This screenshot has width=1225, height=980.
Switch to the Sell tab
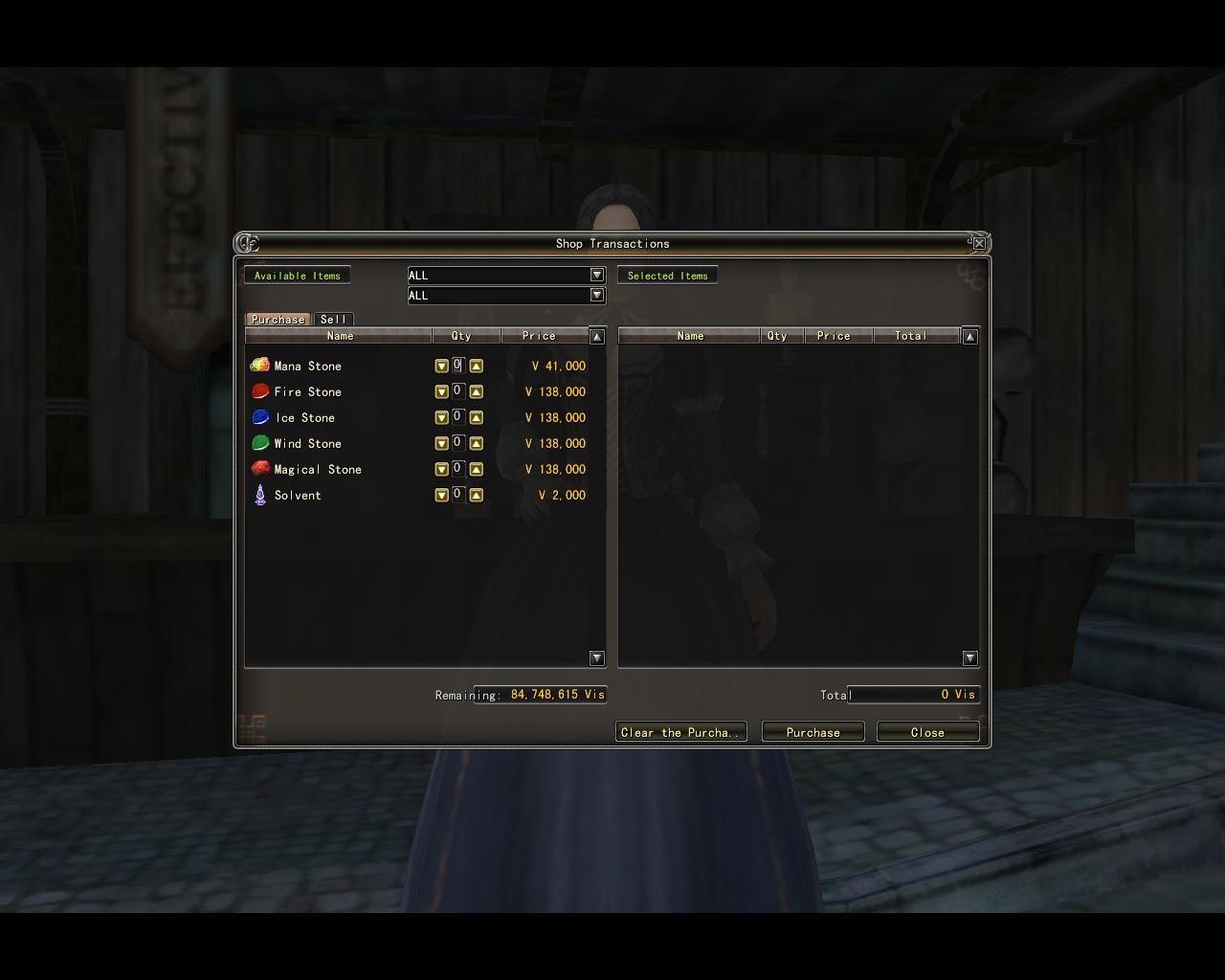pos(334,319)
